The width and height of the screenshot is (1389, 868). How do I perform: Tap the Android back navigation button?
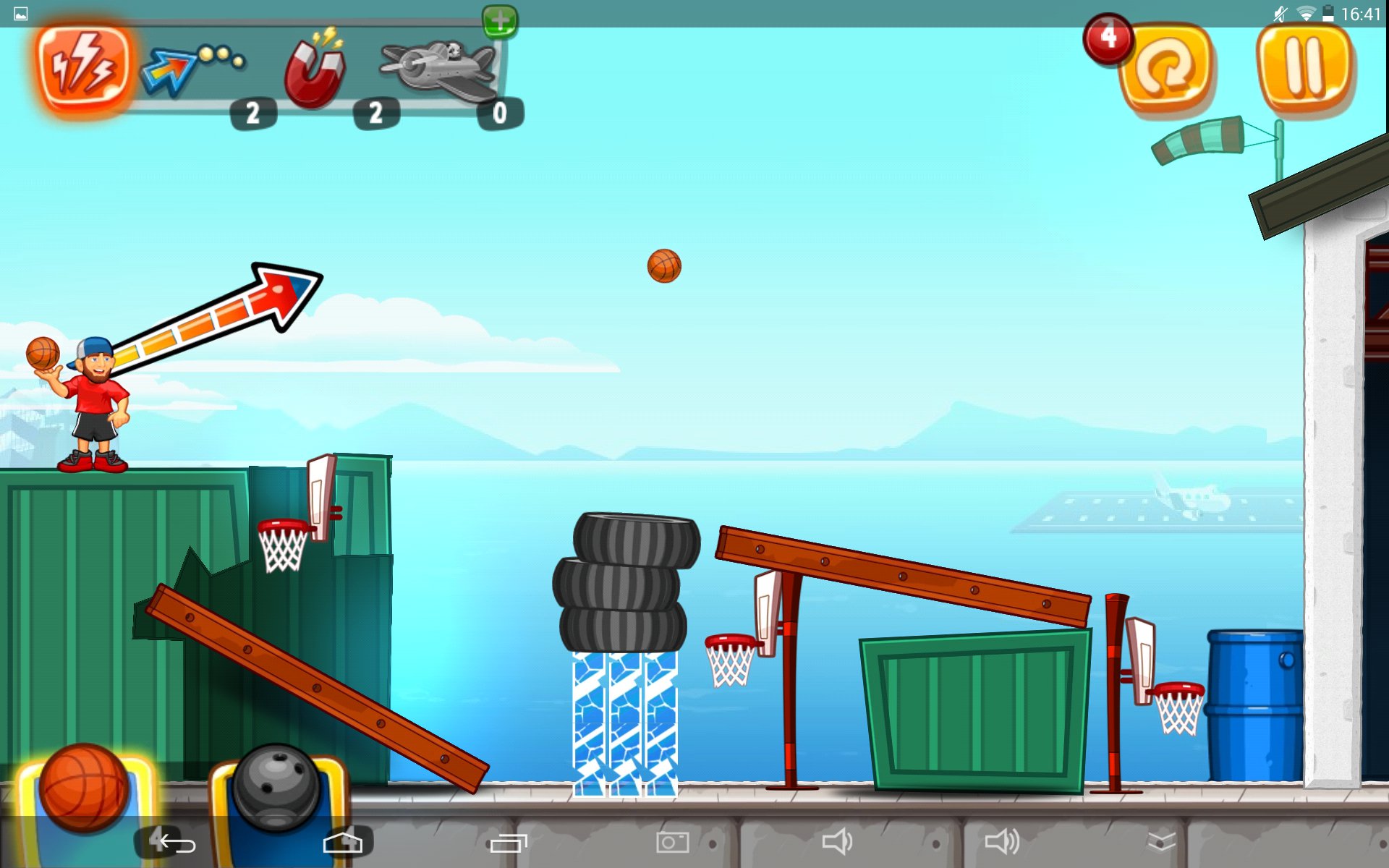(177, 843)
